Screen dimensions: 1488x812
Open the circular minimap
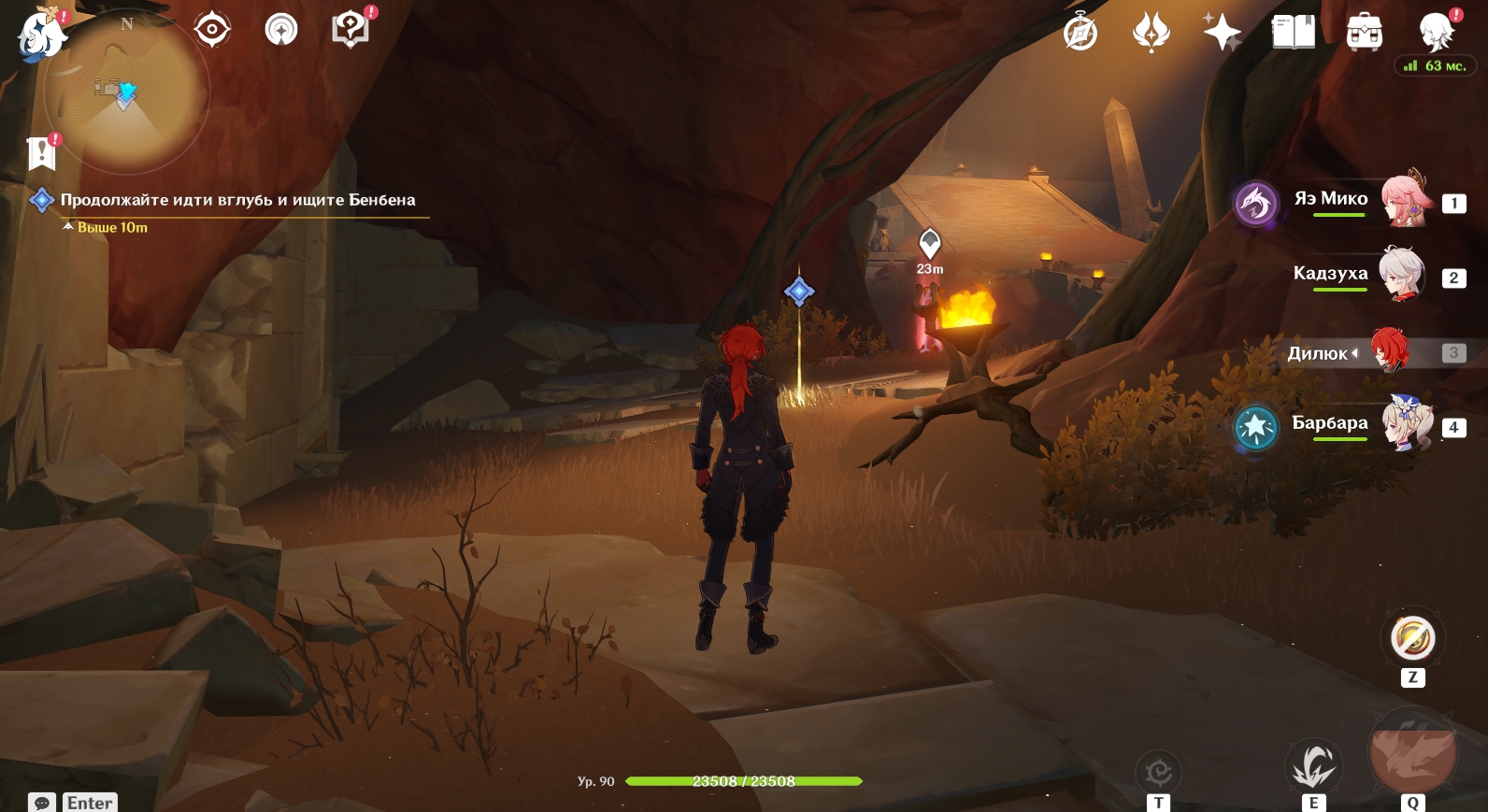tap(127, 93)
